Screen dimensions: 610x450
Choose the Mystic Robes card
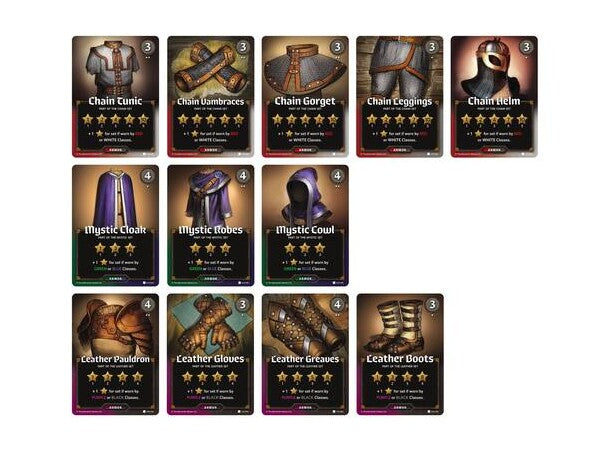[x=210, y=225]
